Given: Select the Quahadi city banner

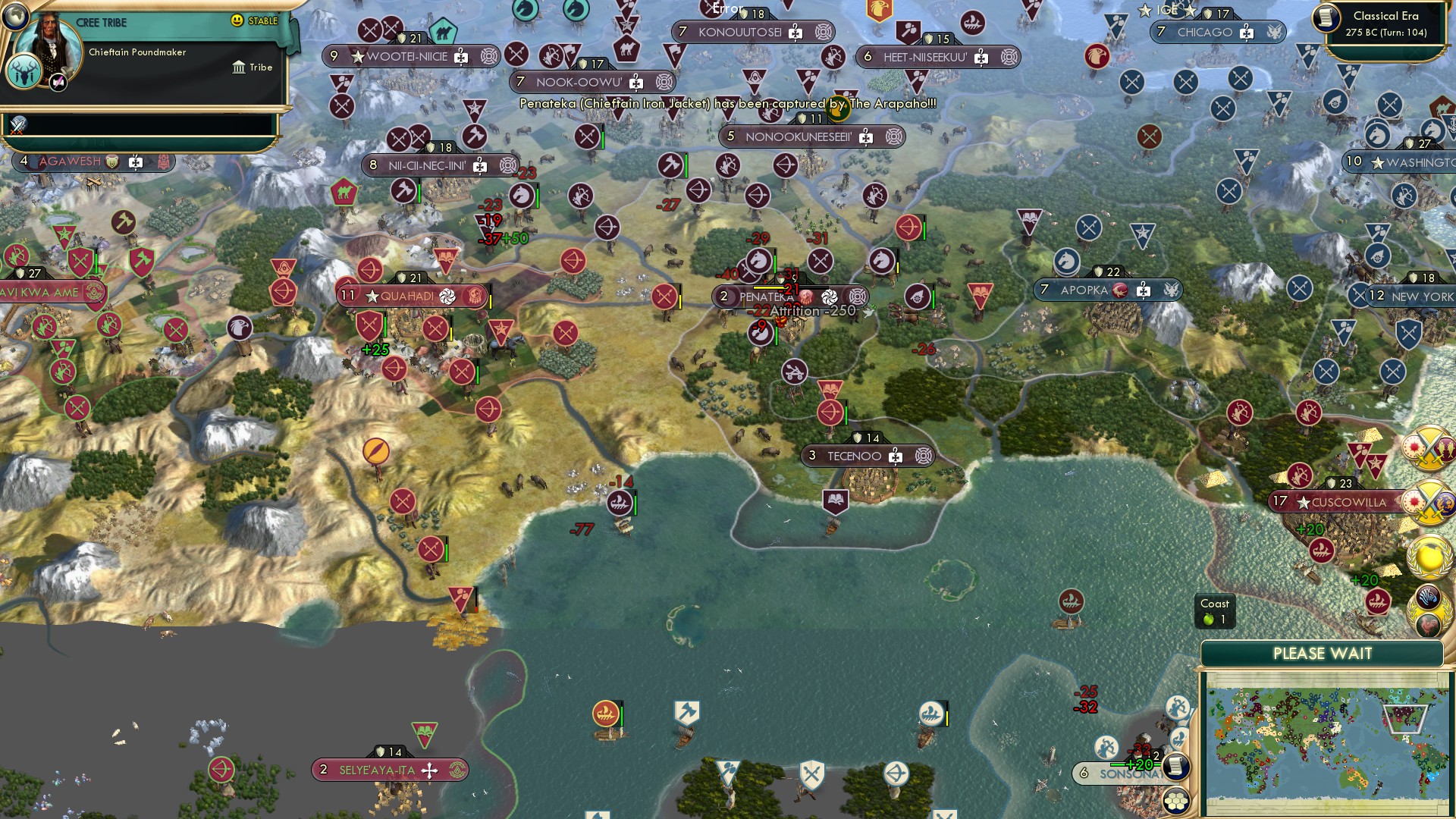Looking at the screenshot, I should [408, 296].
